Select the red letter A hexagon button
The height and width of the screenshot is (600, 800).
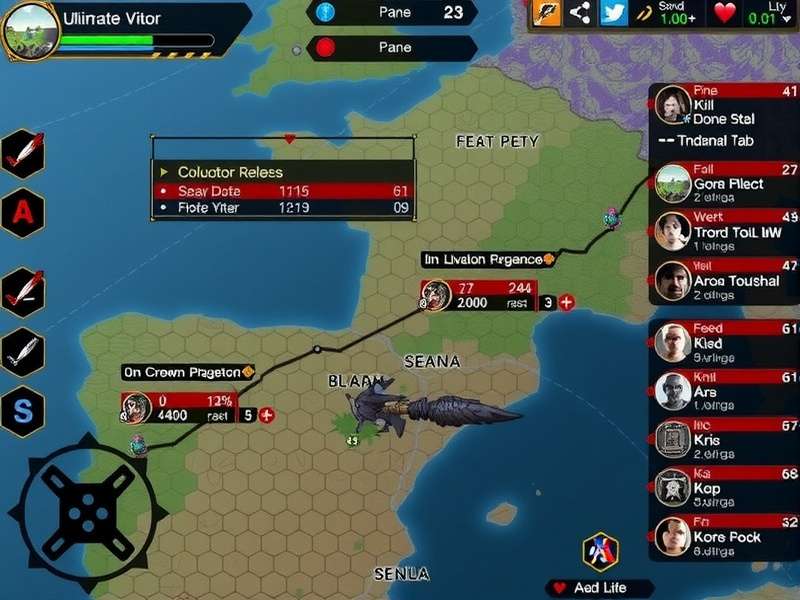tap(22, 212)
